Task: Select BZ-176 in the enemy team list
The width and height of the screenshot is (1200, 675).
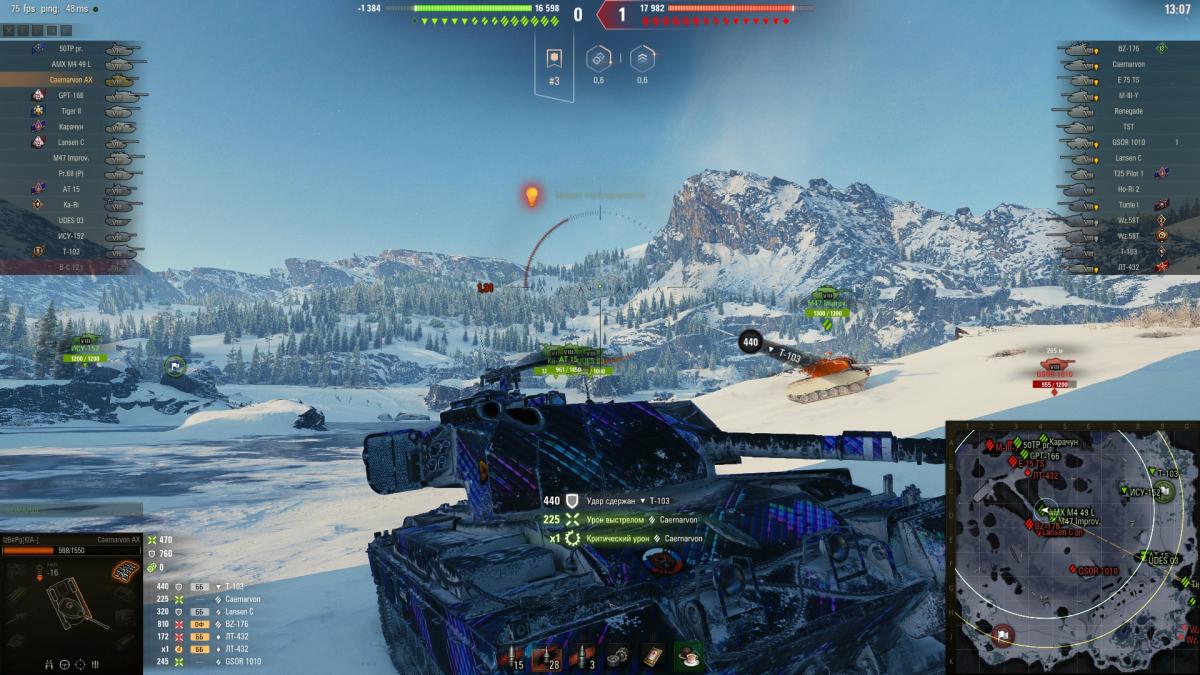Action: 1128,48
